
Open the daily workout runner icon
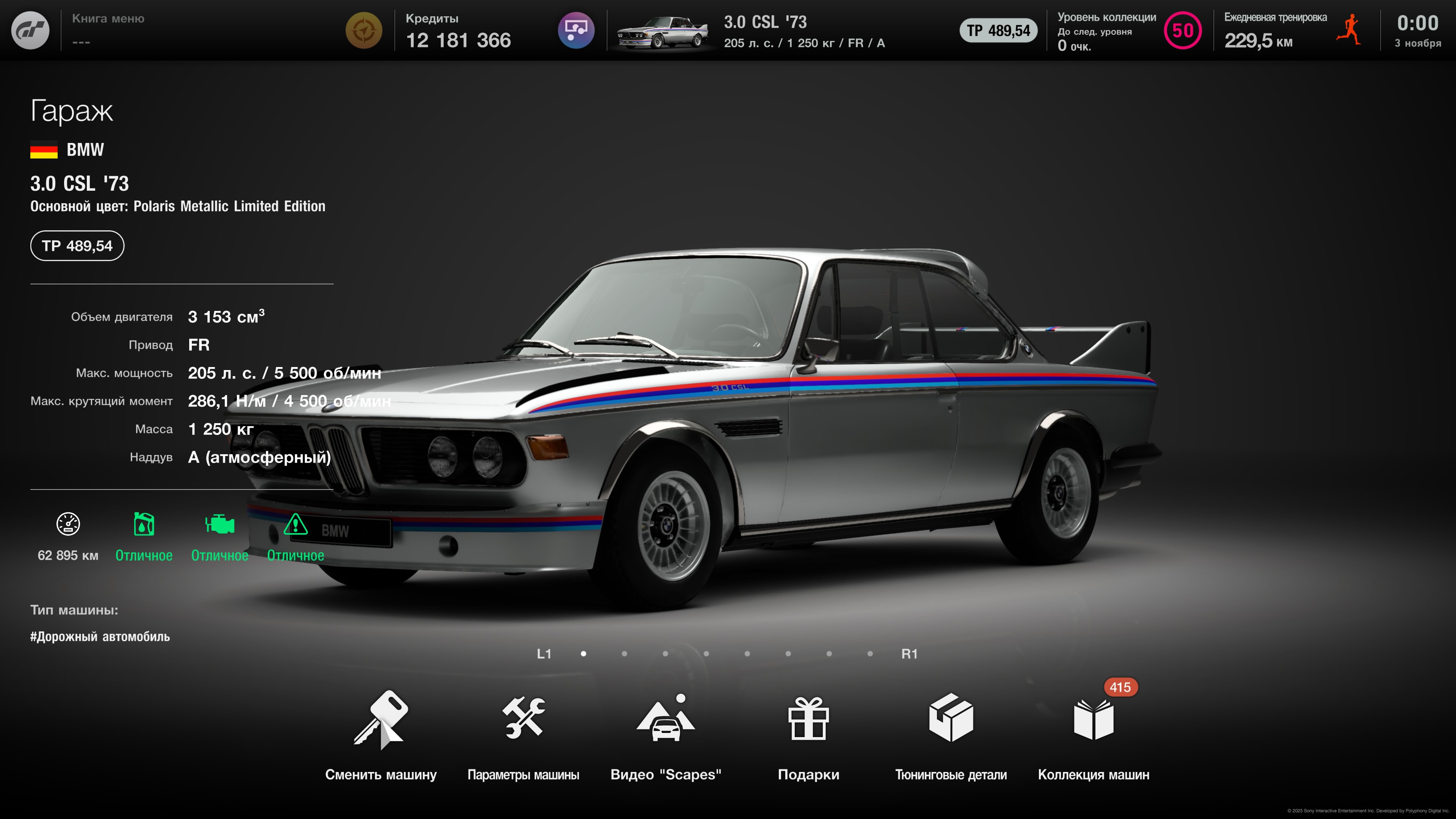tap(1349, 30)
